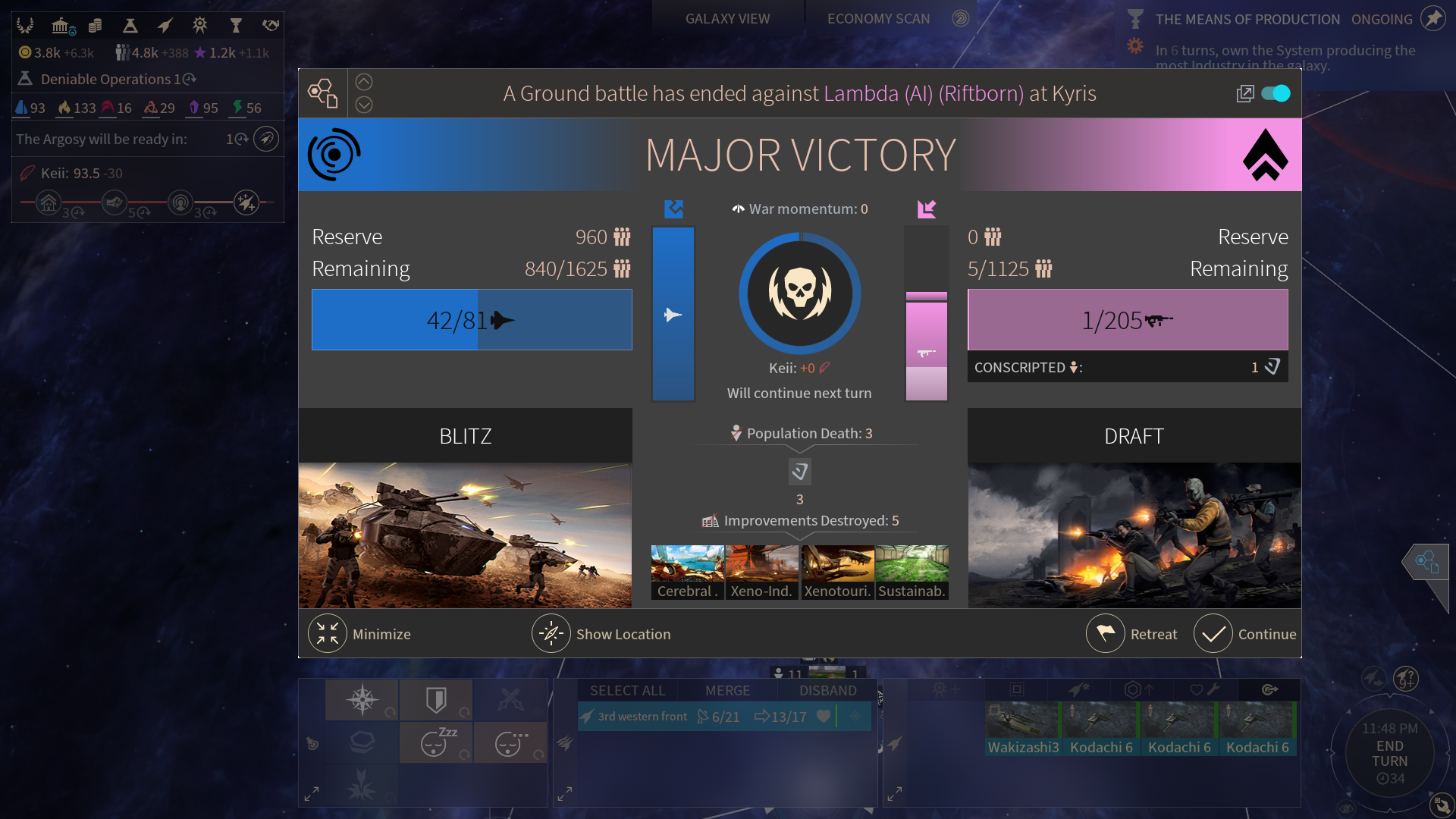
Task: Open the battle report in pop-out window
Action: pyautogui.click(x=1244, y=93)
